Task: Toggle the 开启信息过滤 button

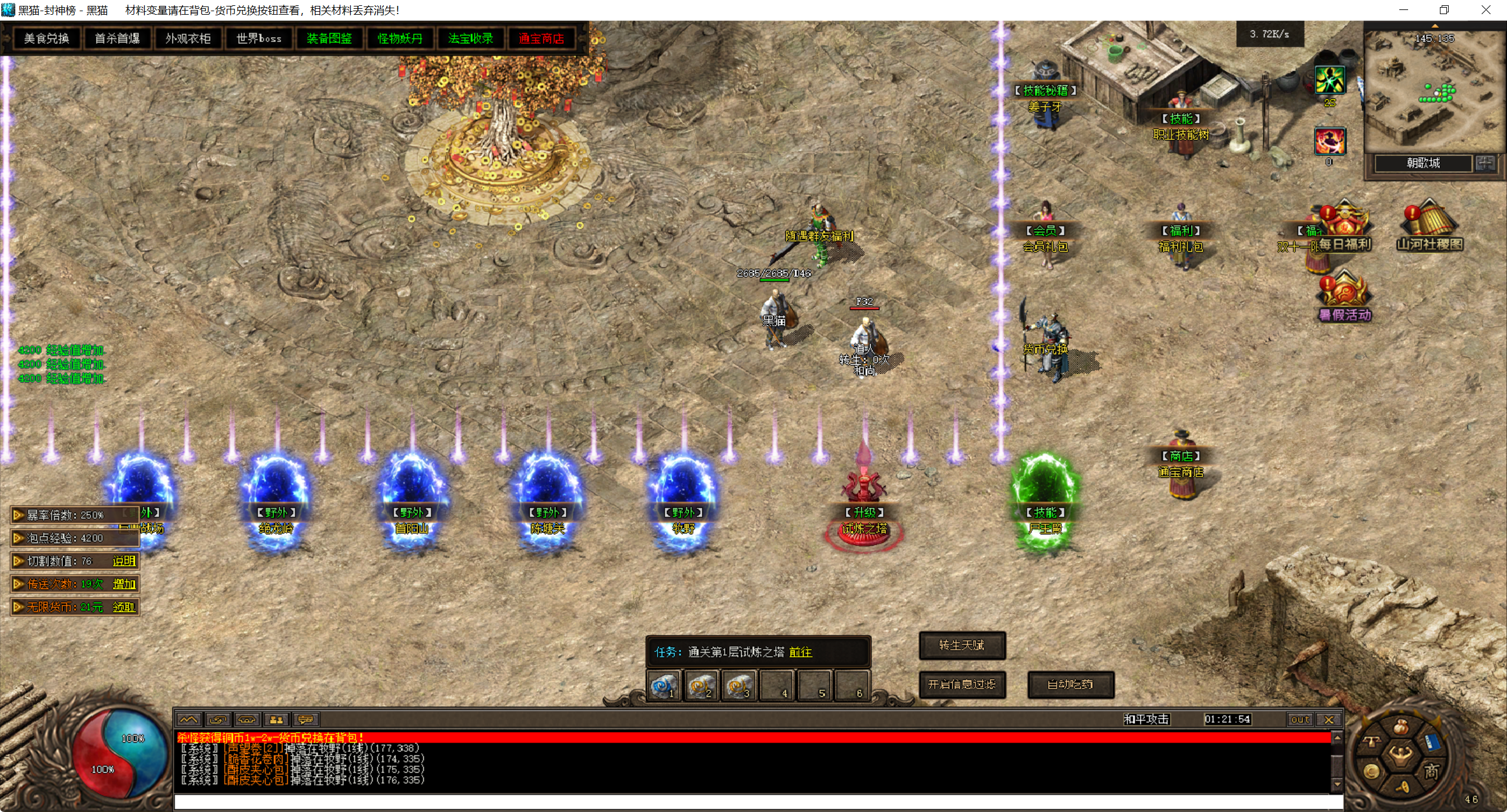Action: tap(962, 684)
